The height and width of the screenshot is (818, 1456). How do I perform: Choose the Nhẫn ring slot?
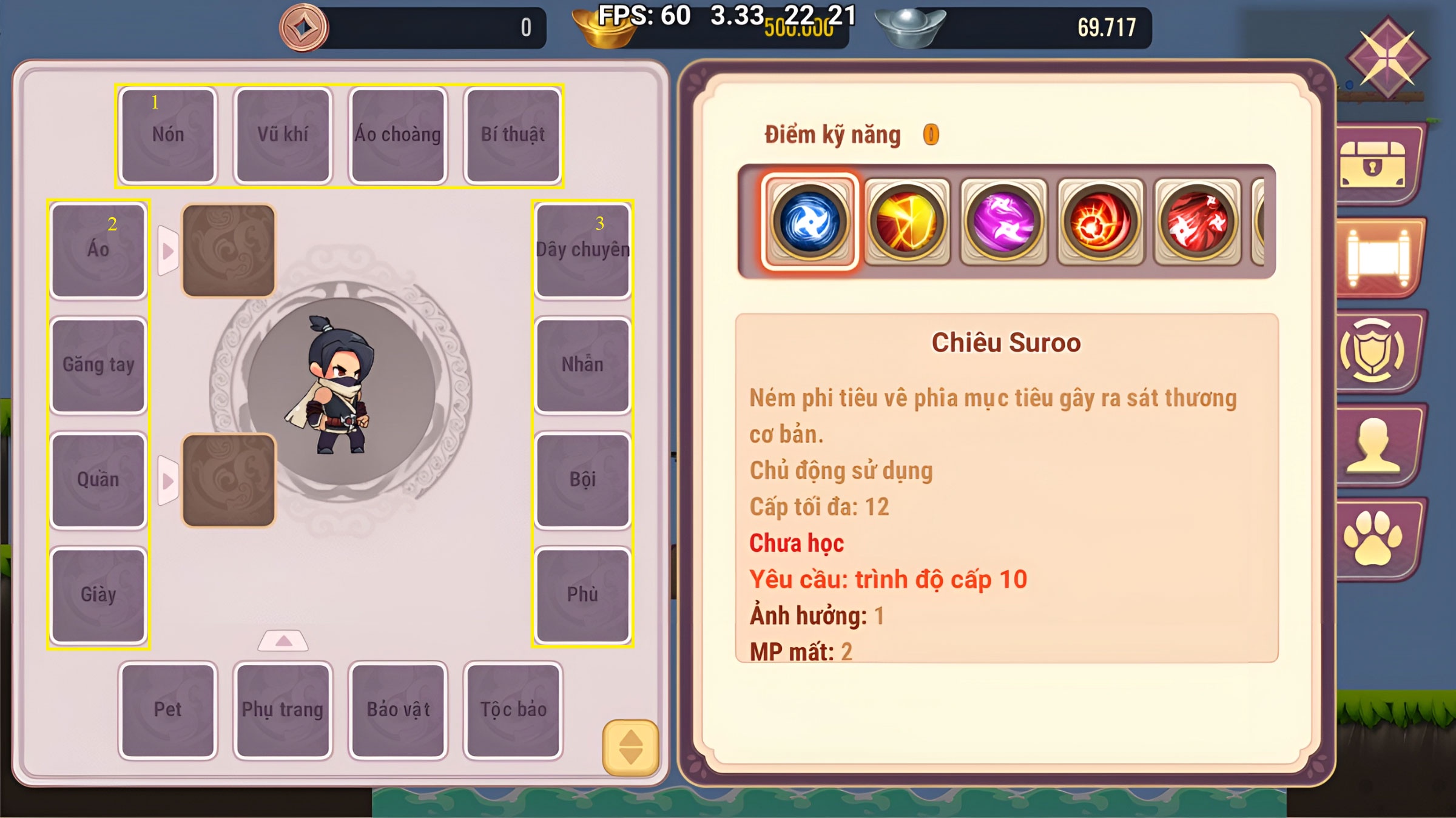click(582, 365)
